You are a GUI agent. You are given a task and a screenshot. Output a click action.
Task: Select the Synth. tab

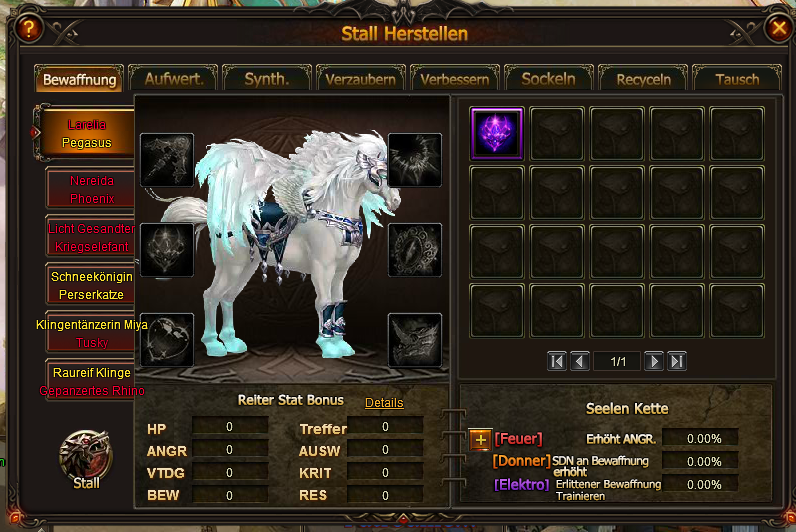tap(267, 79)
